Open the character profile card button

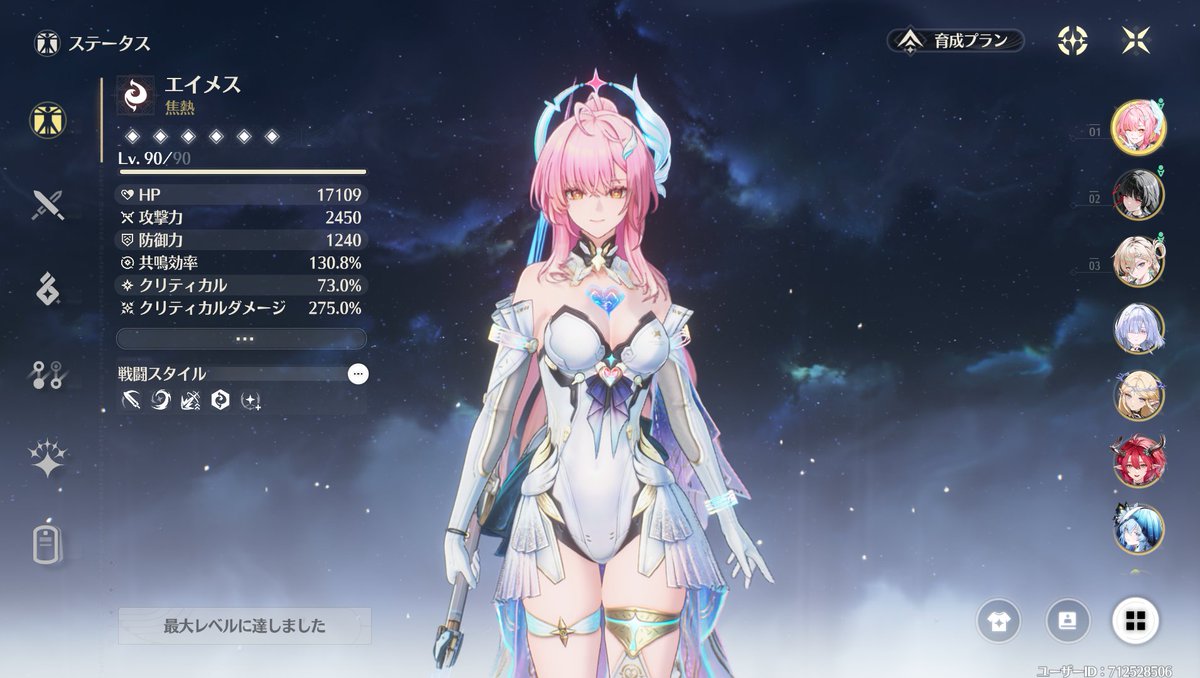pos(1068,621)
